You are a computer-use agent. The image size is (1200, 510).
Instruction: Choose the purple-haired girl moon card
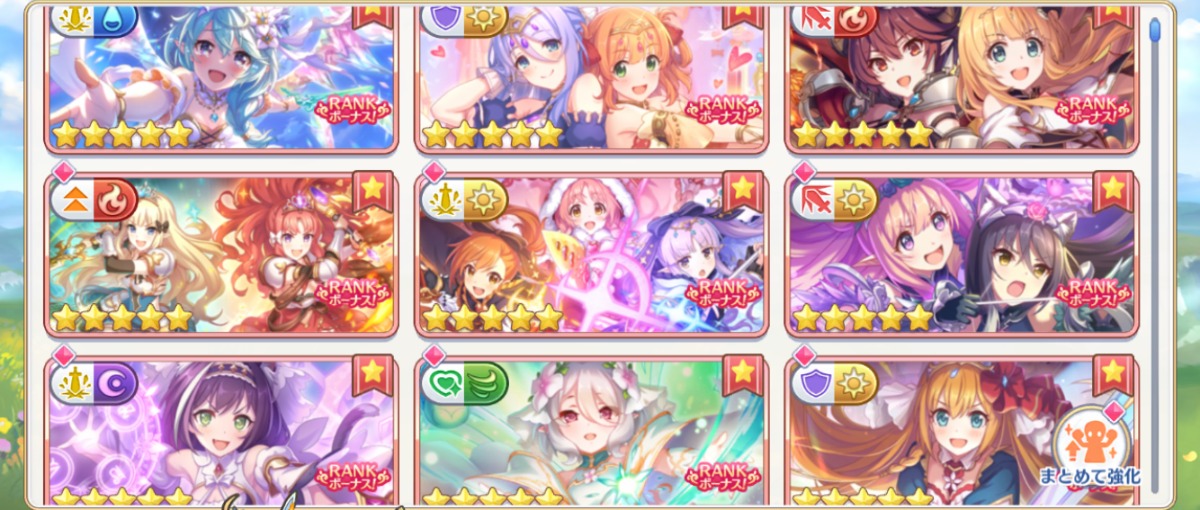pos(221,432)
